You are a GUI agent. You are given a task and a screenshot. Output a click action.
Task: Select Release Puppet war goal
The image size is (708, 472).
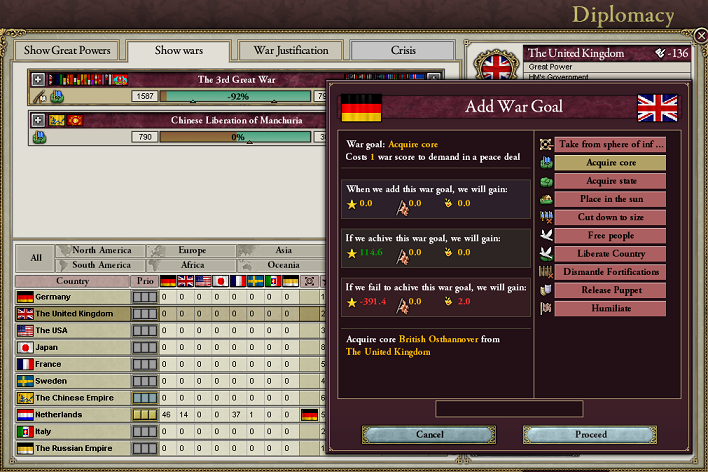(x=610, y=289)
